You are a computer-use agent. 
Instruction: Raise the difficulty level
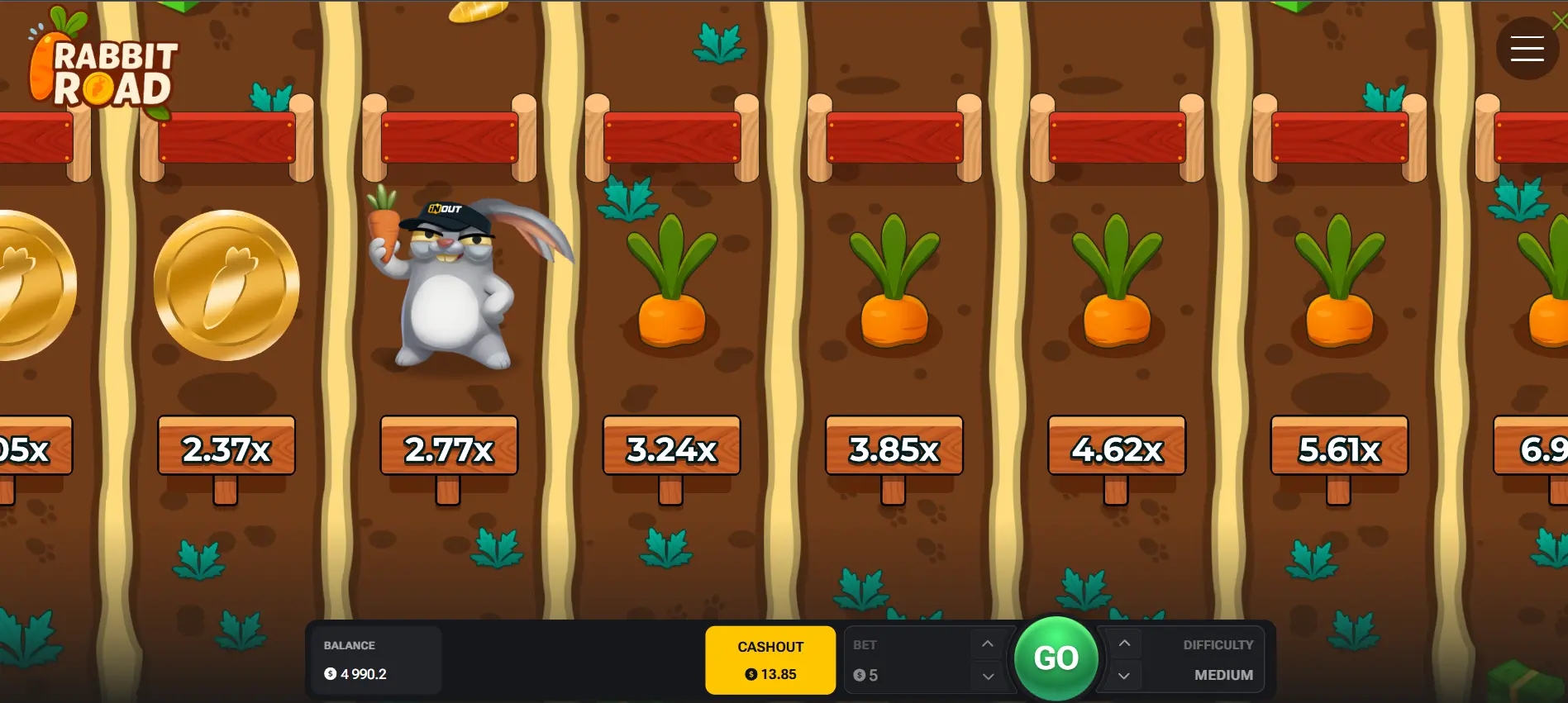click(x=1124, y=644)
